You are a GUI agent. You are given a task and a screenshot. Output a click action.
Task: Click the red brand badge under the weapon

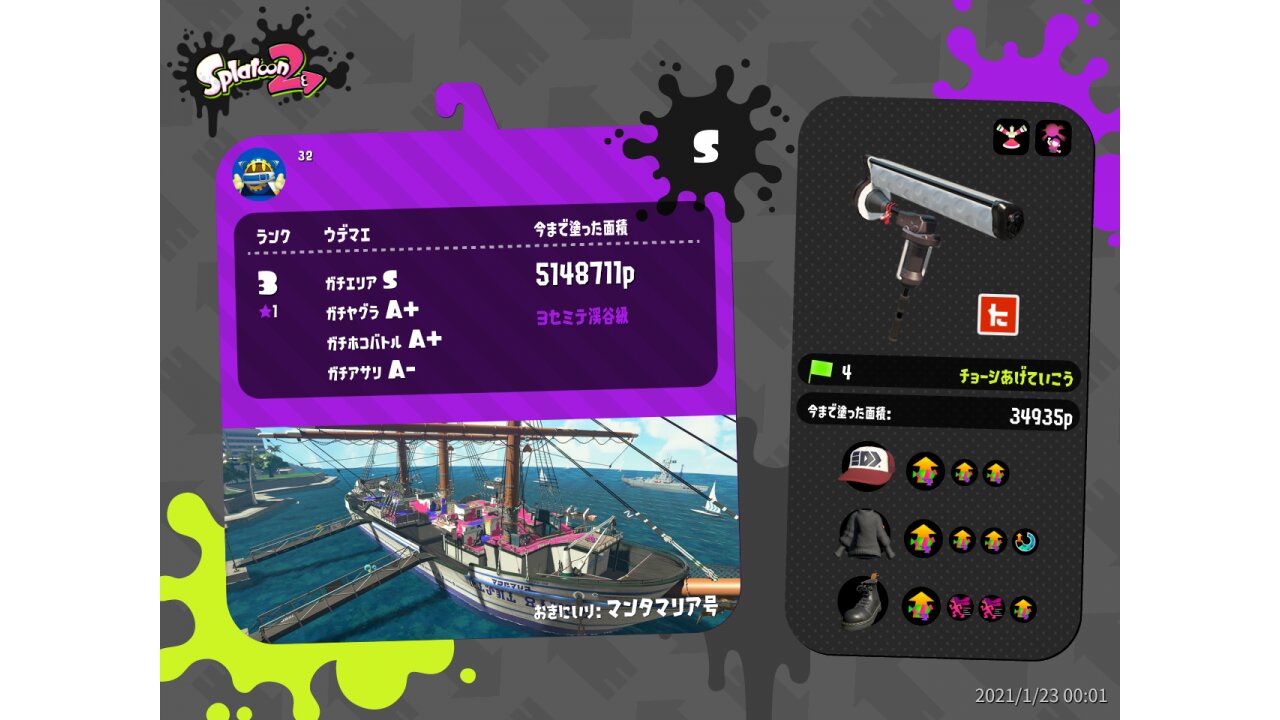click(x=997, y=314)
